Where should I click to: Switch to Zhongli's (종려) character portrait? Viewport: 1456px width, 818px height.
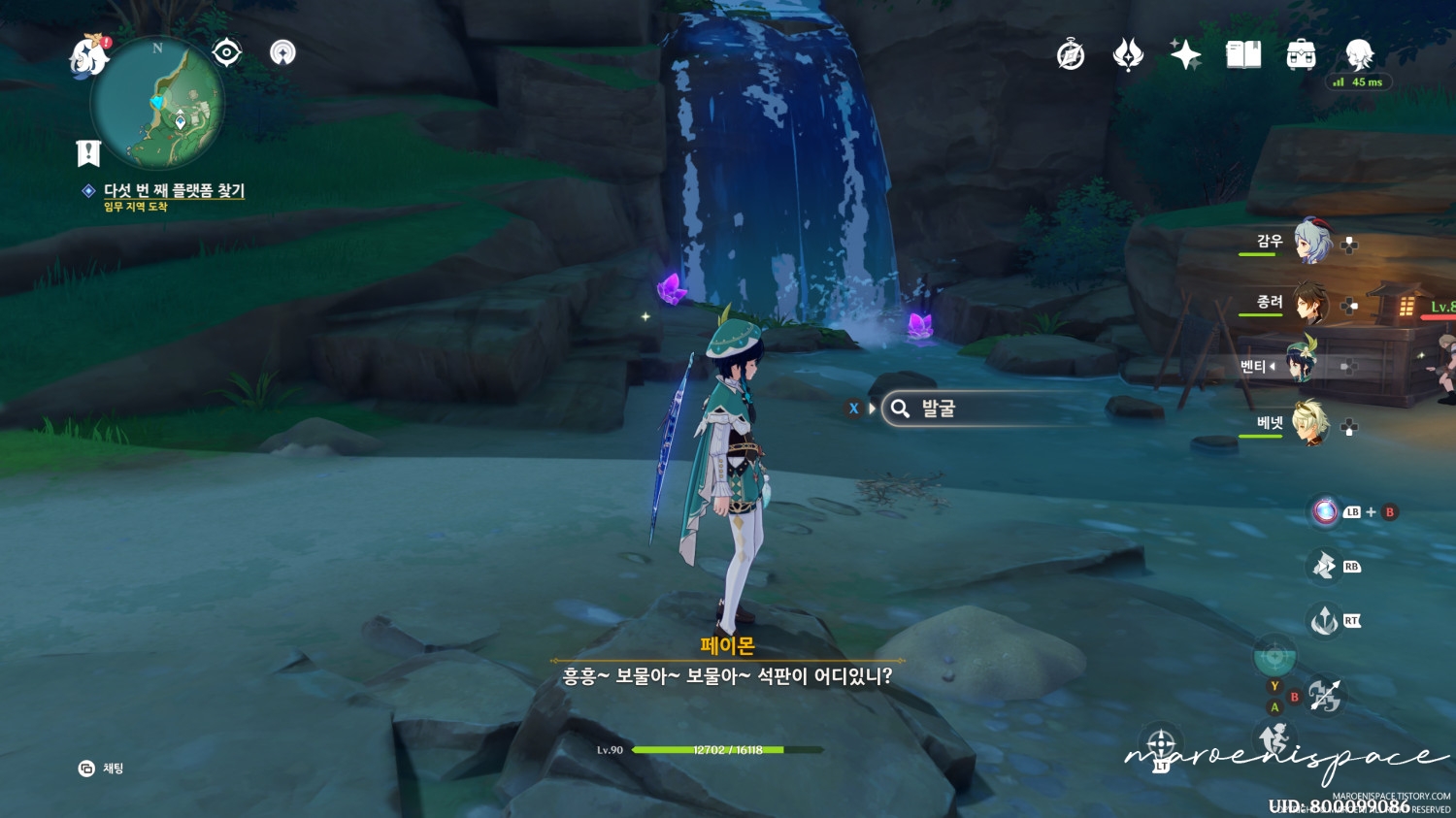click(1308, 304)
